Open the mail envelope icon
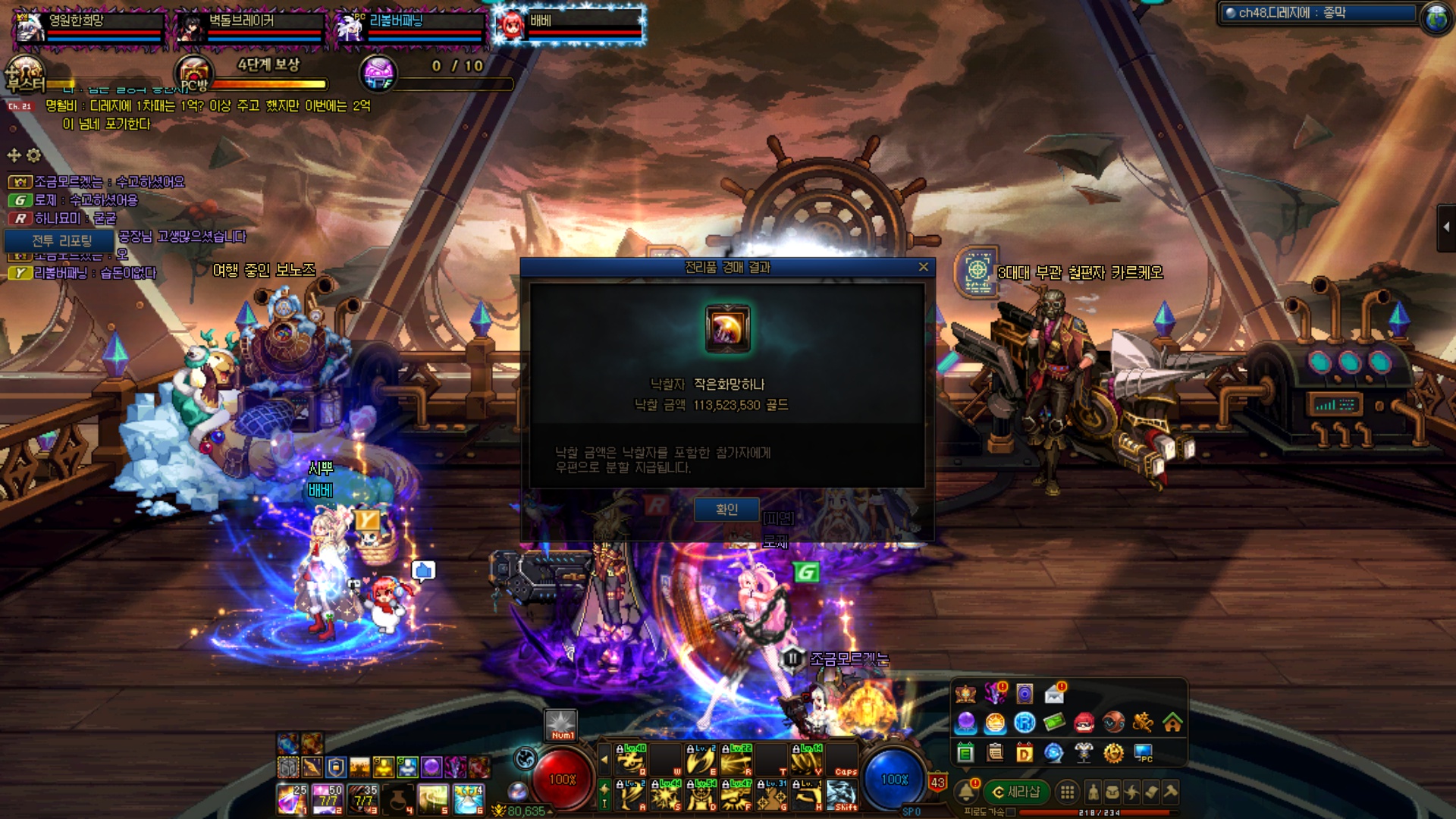Image resolution: width=1456 pixels, height=819 pixels. pyautogui.click(x=1054, y=693)
